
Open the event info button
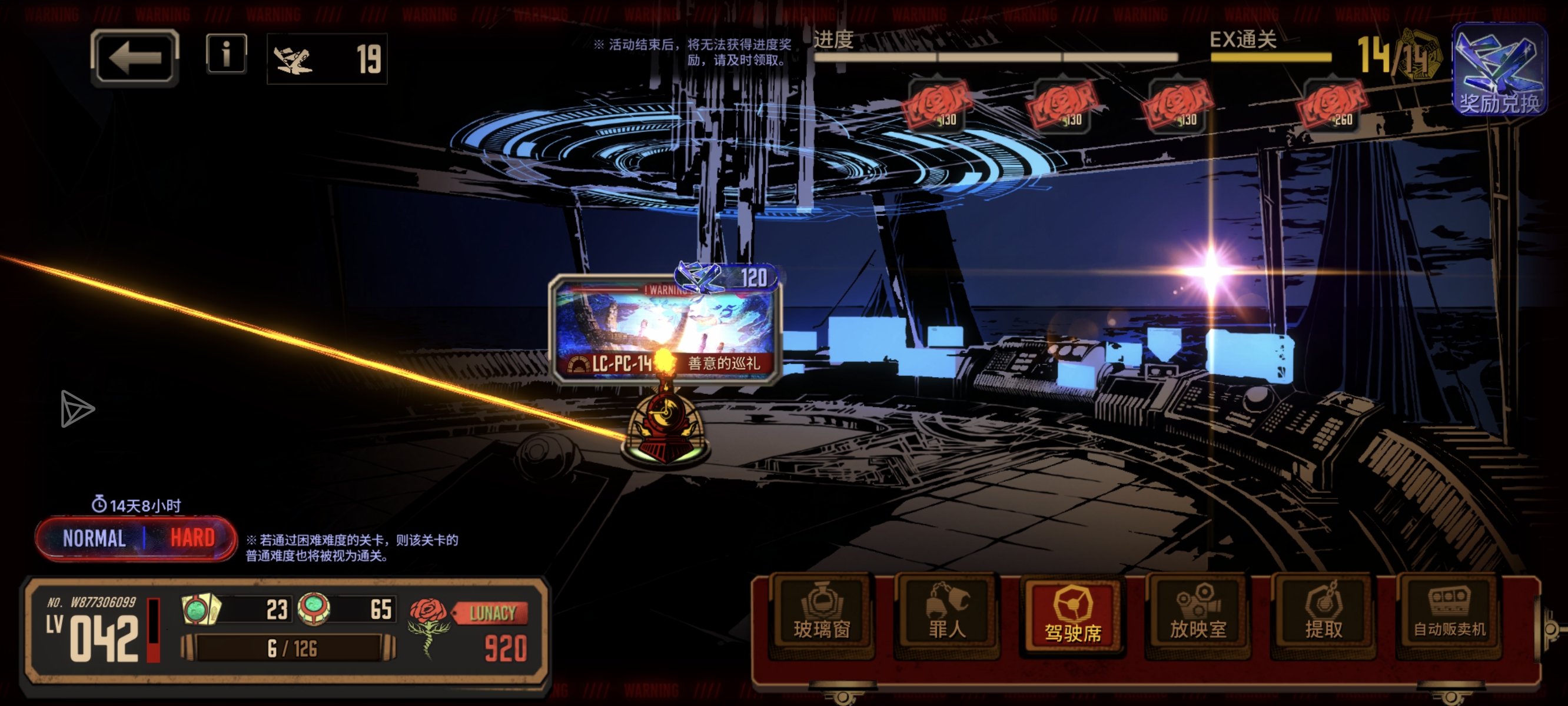click(227, 54)
